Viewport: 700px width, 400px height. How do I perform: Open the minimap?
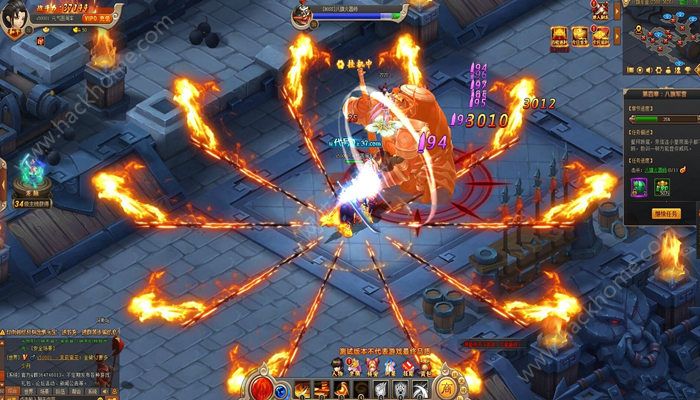coord(661,38)
